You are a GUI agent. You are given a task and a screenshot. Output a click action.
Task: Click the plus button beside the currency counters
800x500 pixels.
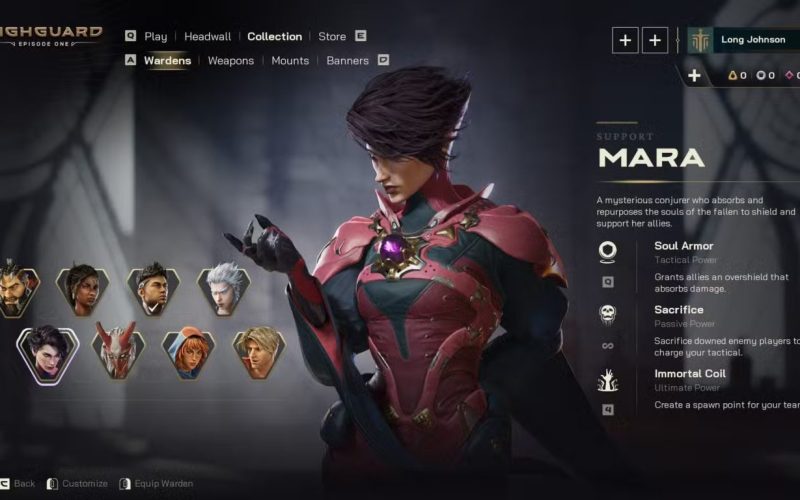[694, 76]
